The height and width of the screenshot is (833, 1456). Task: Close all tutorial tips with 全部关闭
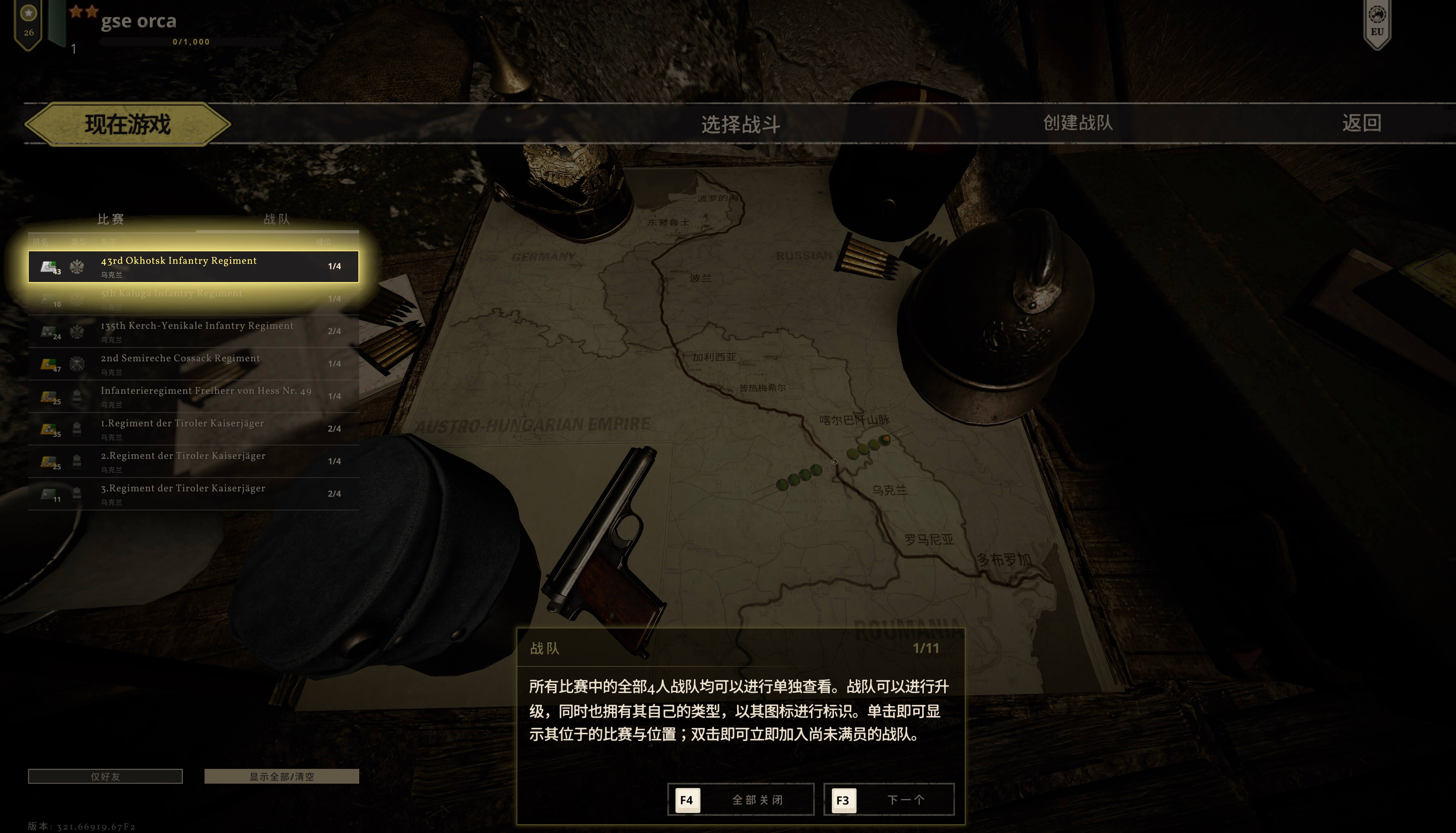coord(740,799)
